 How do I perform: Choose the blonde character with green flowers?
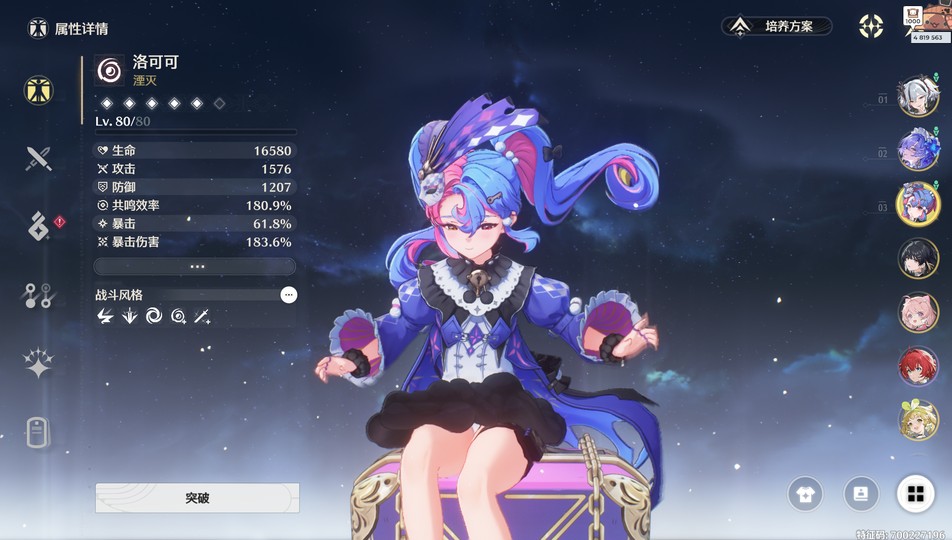[918, 420]
